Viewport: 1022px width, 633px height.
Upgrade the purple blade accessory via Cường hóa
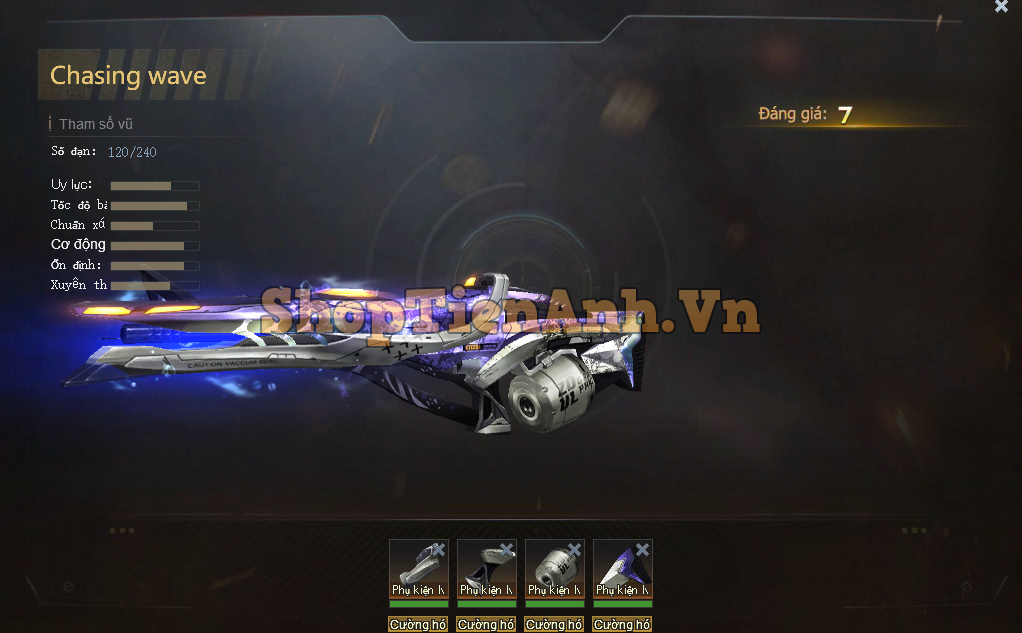622,624
